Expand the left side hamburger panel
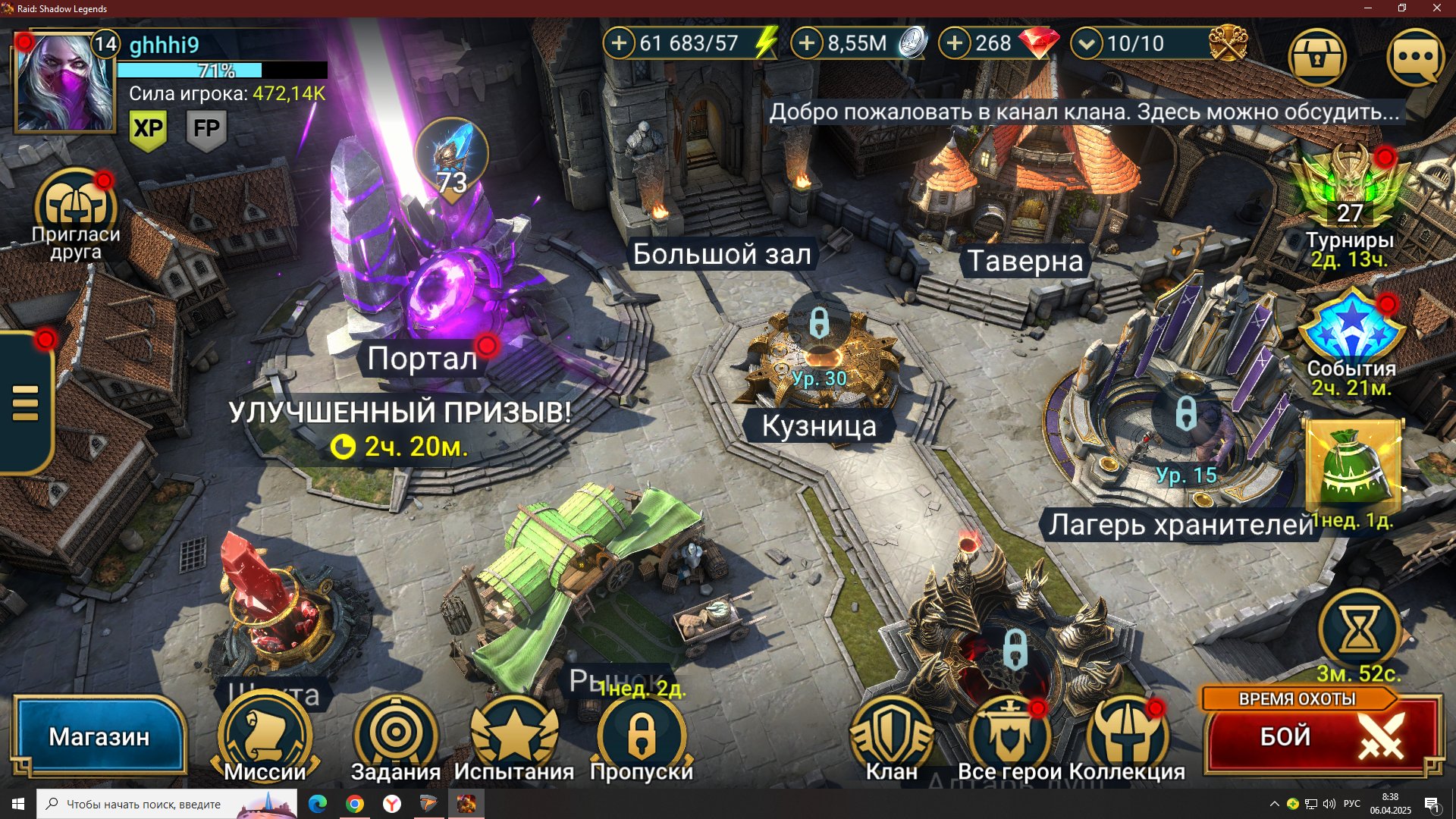Image resolution: width=1456 pixels, height=819 pixels. 26,402
